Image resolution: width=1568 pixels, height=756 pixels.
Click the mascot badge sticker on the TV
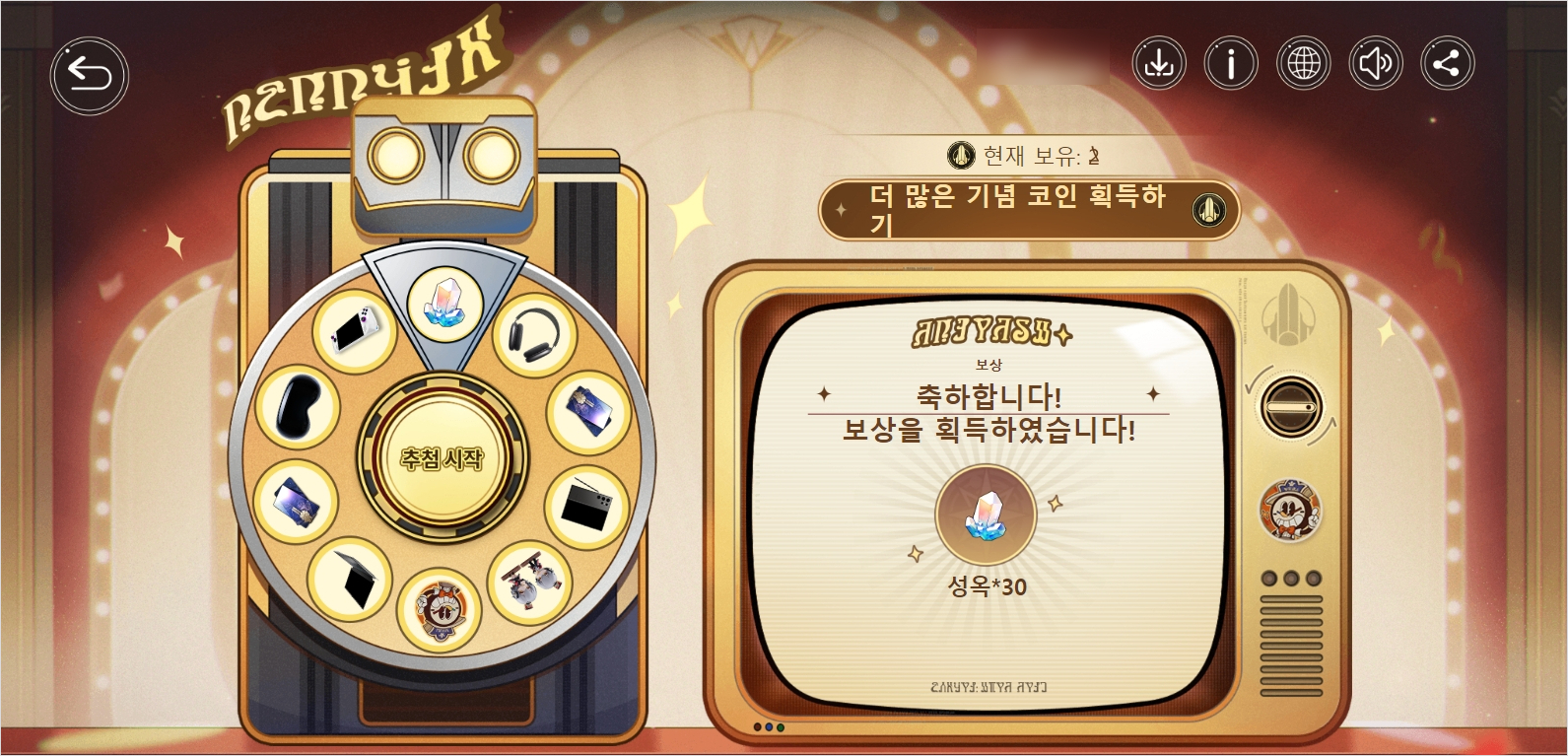click(1290, 512)
